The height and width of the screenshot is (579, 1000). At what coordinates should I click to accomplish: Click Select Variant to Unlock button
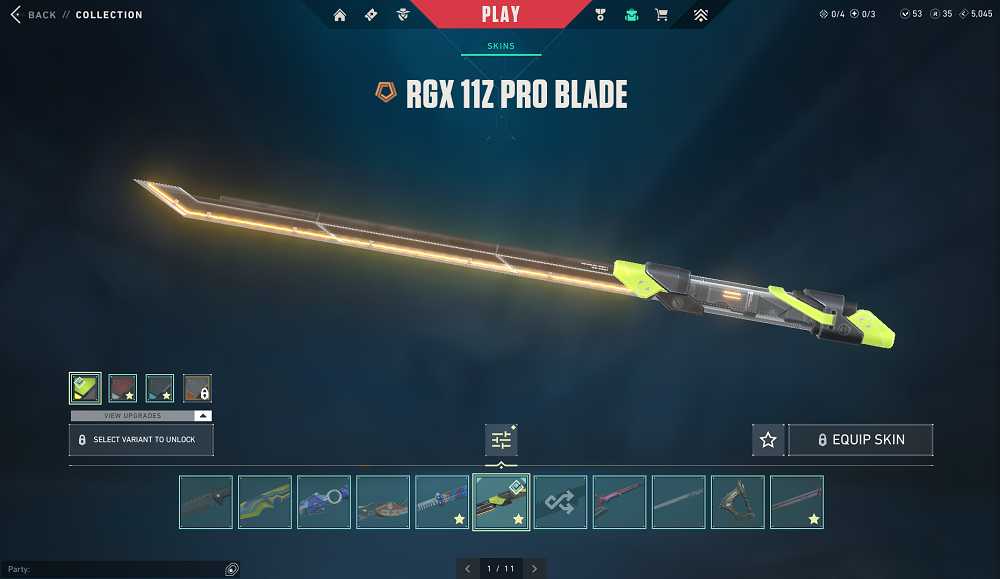[141, 439]
